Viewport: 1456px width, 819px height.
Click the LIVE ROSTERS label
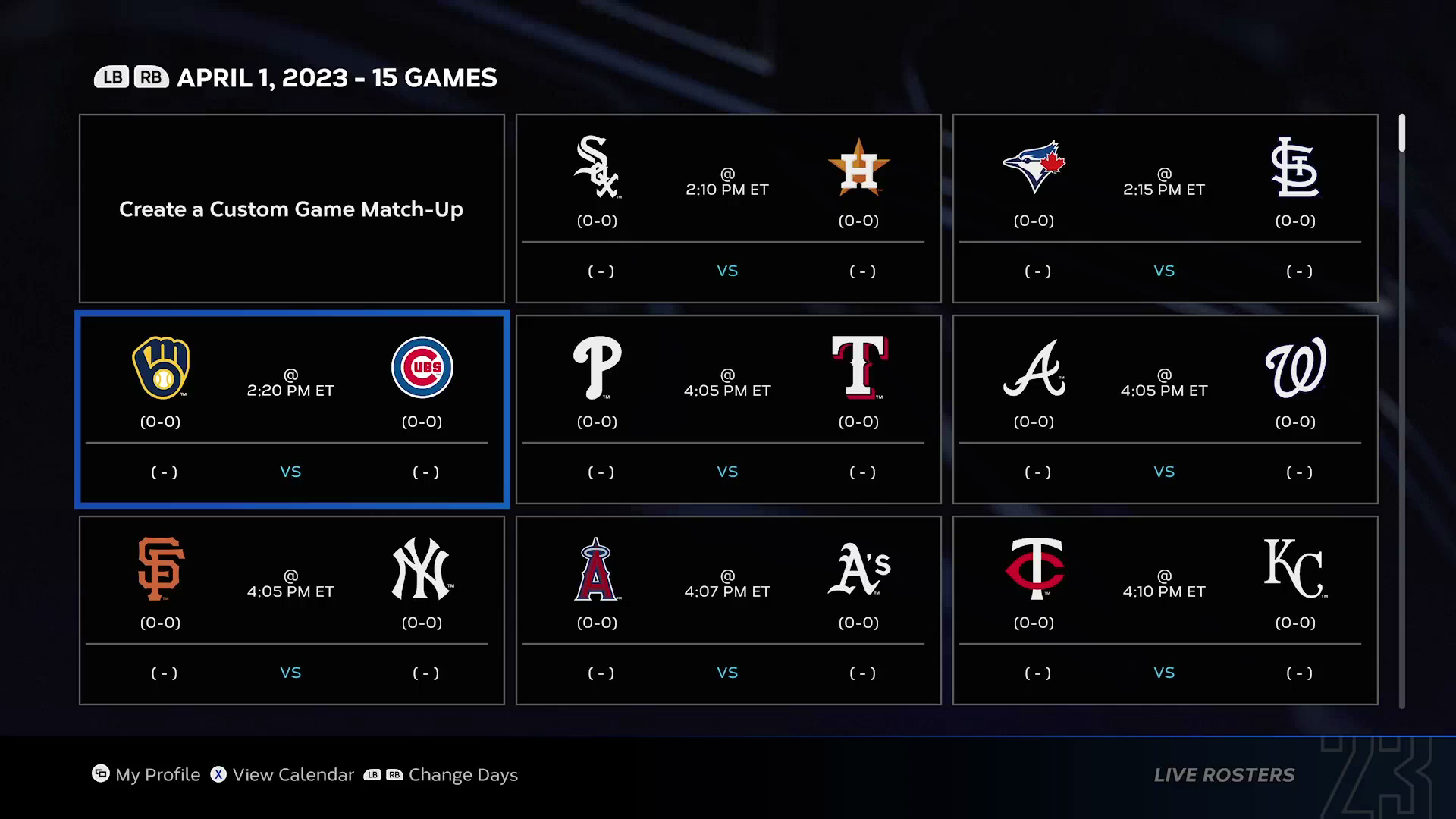click(1223, 775)
